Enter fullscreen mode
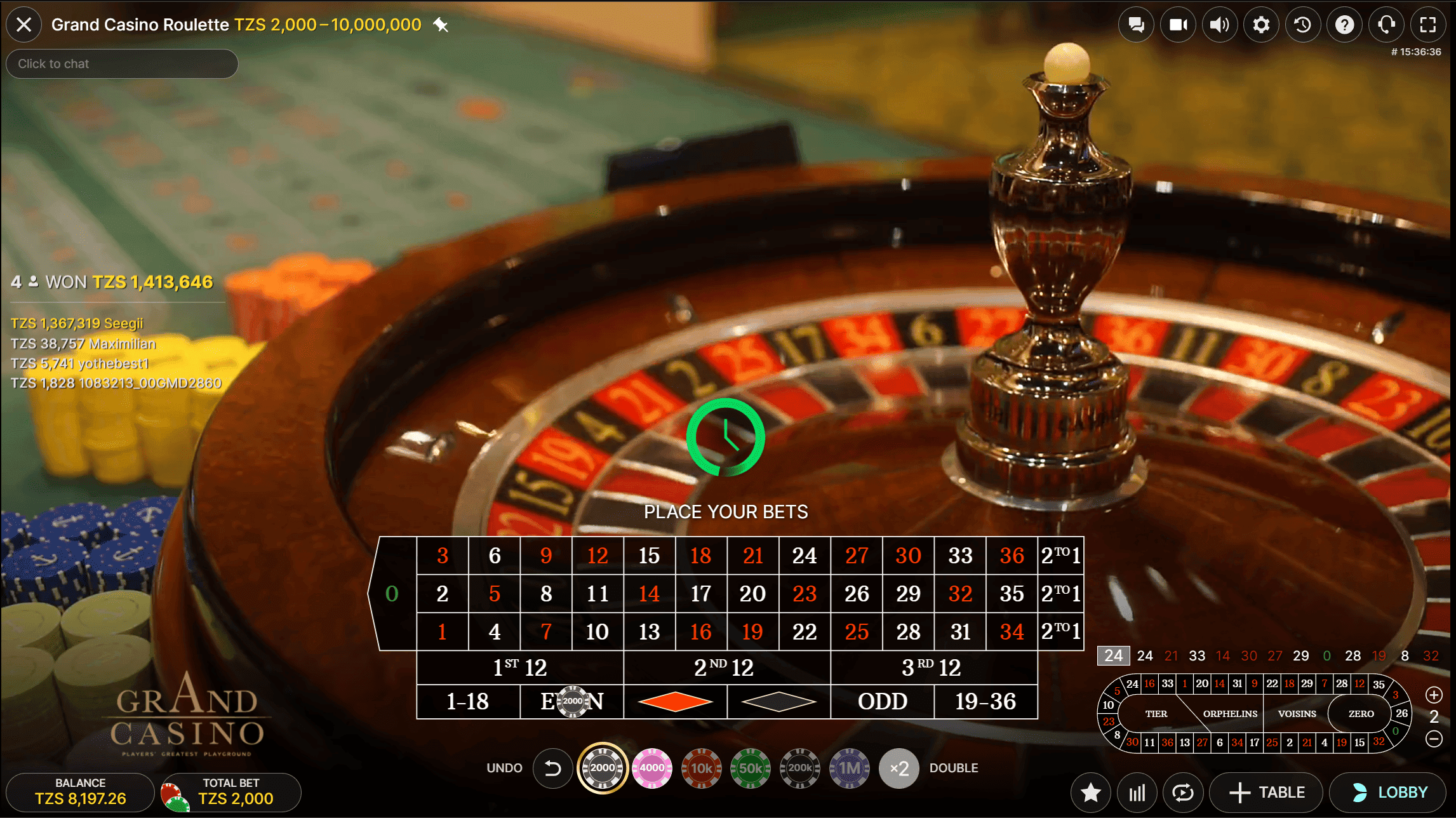 pos(1428,24)
